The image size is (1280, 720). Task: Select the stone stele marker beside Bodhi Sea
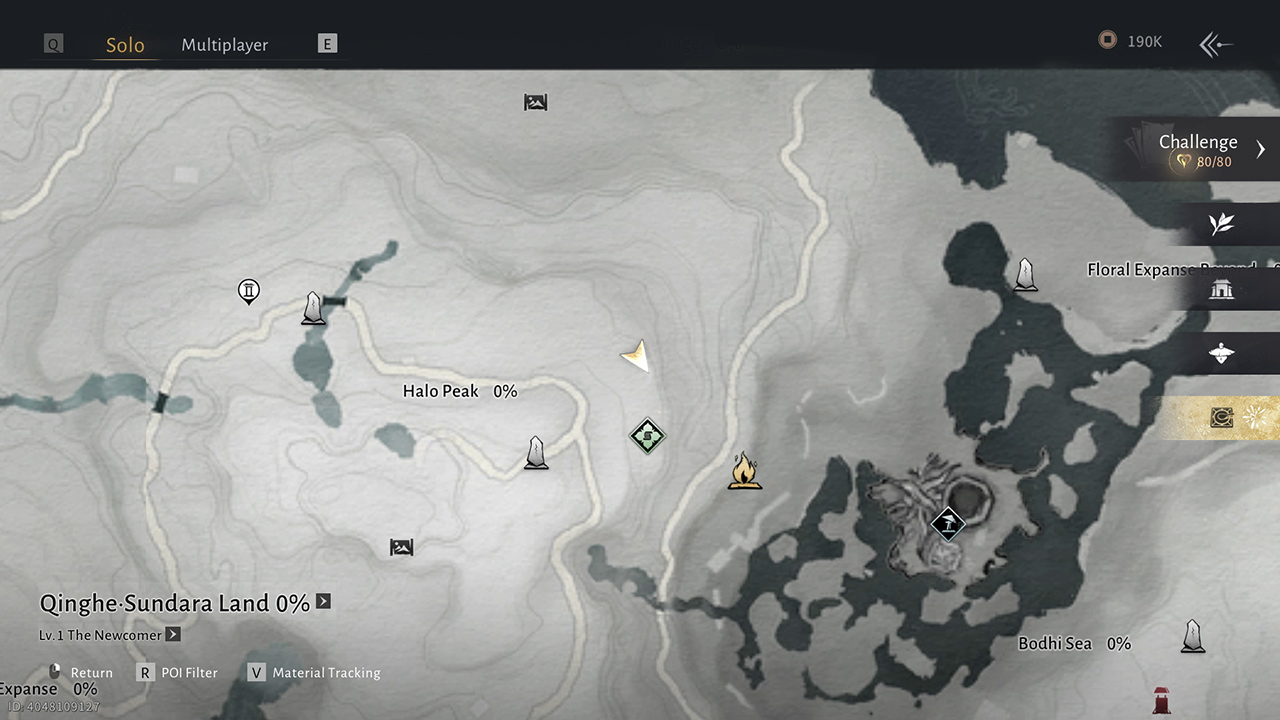(1192, 636)
